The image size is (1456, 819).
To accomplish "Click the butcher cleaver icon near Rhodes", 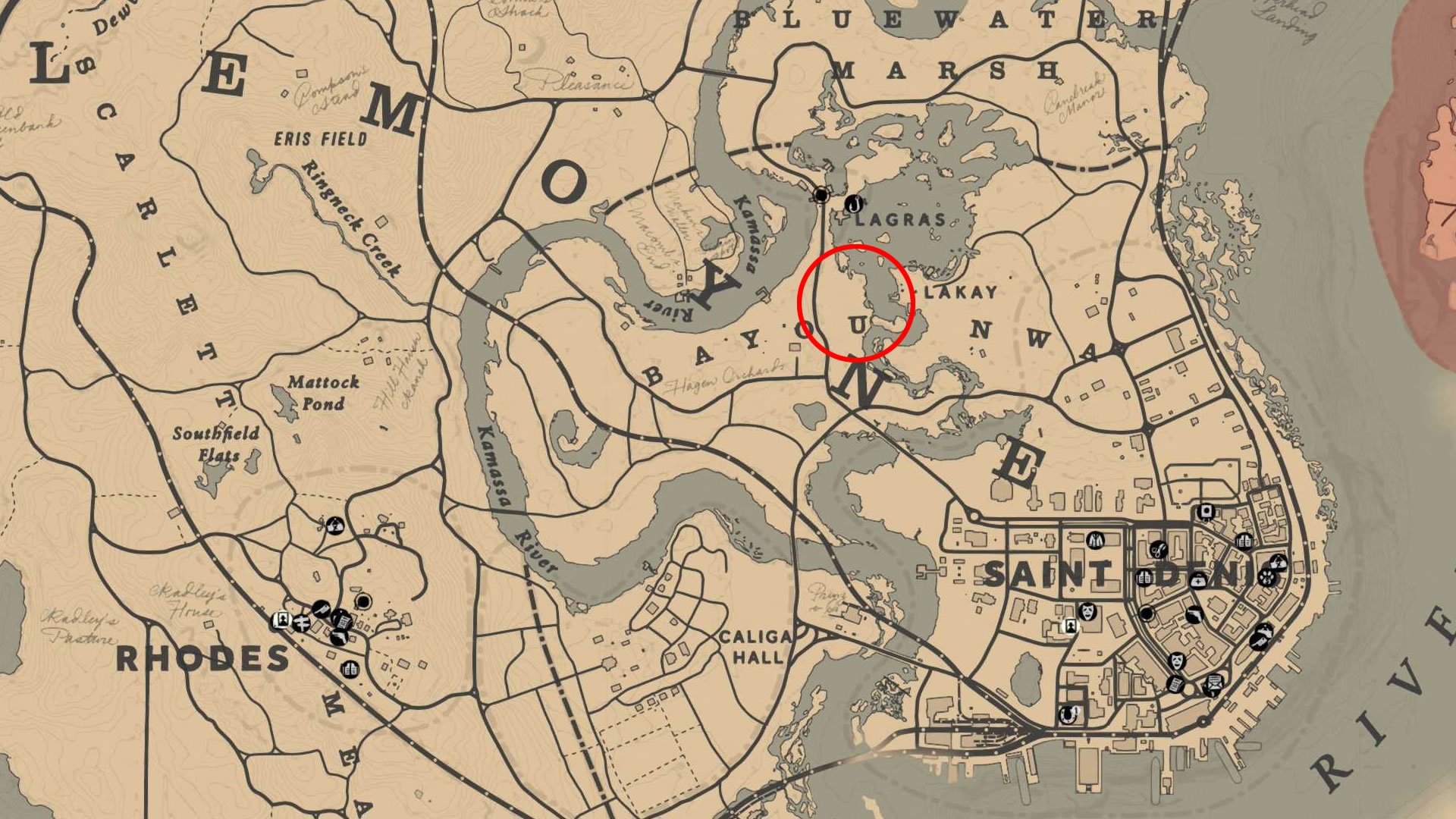I will [321, 609].
